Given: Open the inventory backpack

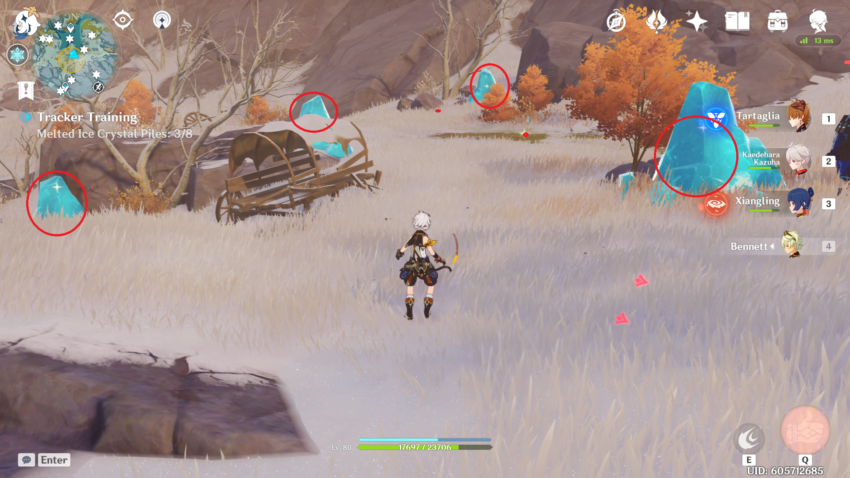Looking at the screenshot, I should pos(778,21).
